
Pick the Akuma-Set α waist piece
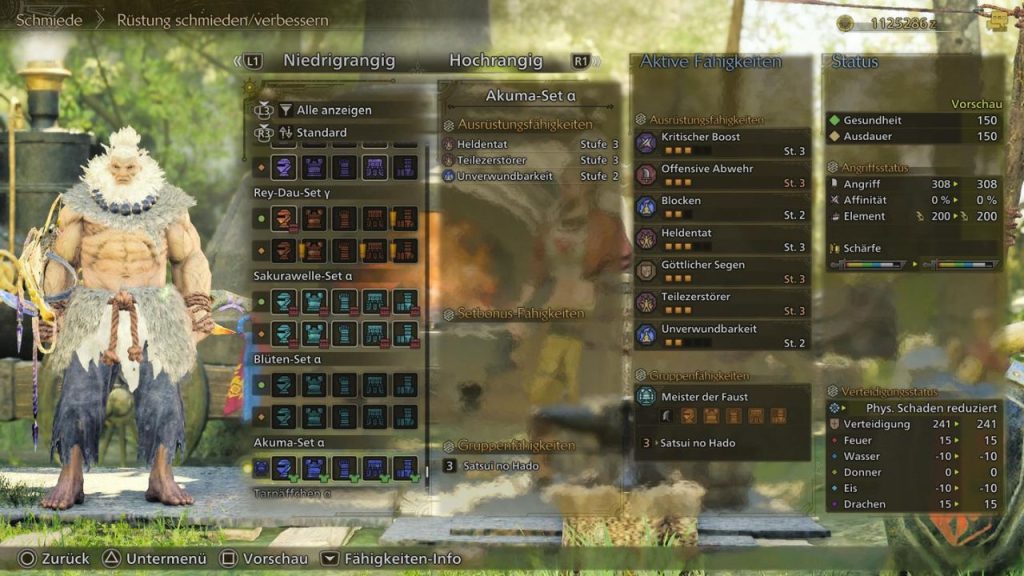coord(375,467)
